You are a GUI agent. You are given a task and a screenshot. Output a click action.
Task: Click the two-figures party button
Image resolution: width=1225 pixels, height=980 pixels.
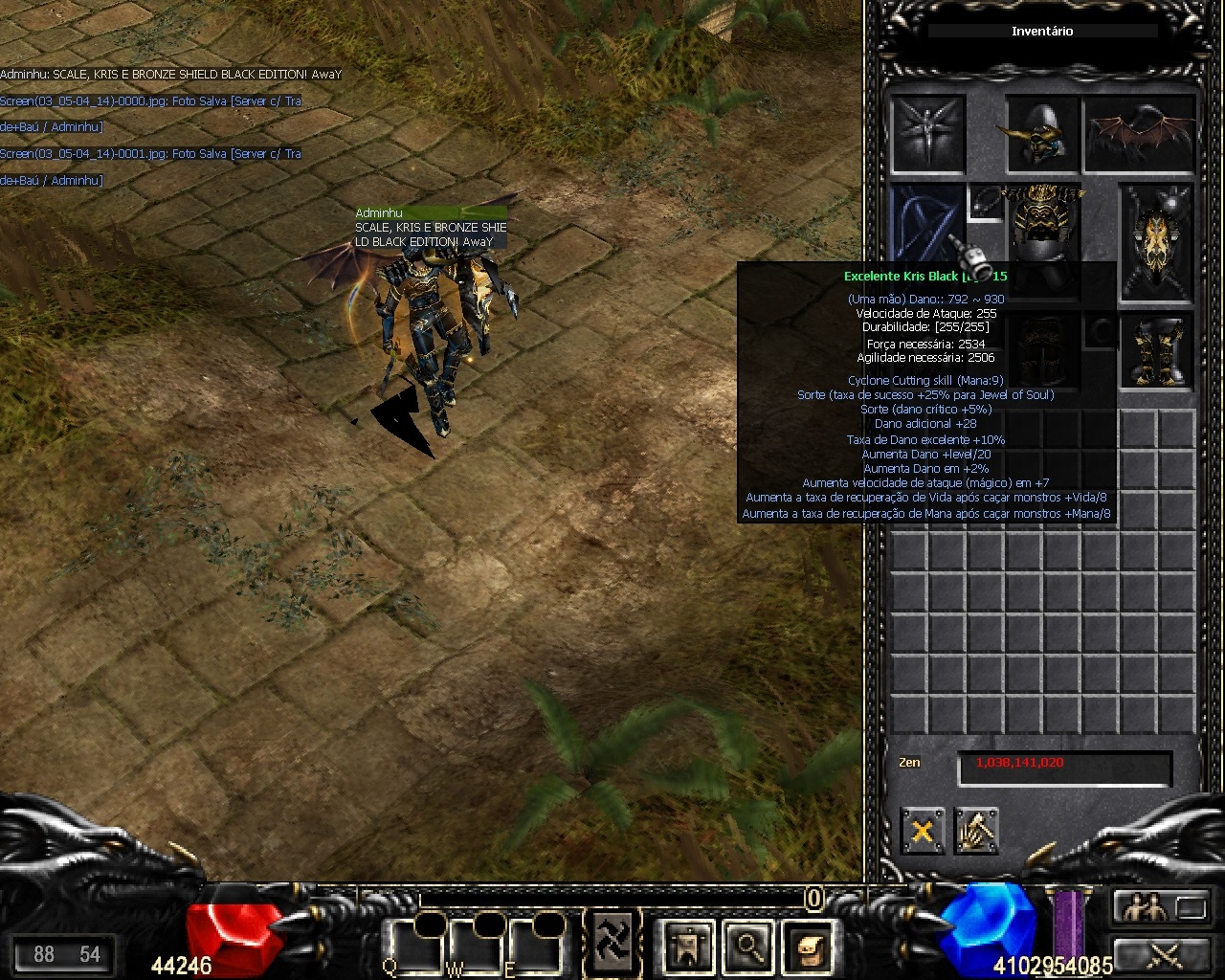pos(1147,906)
